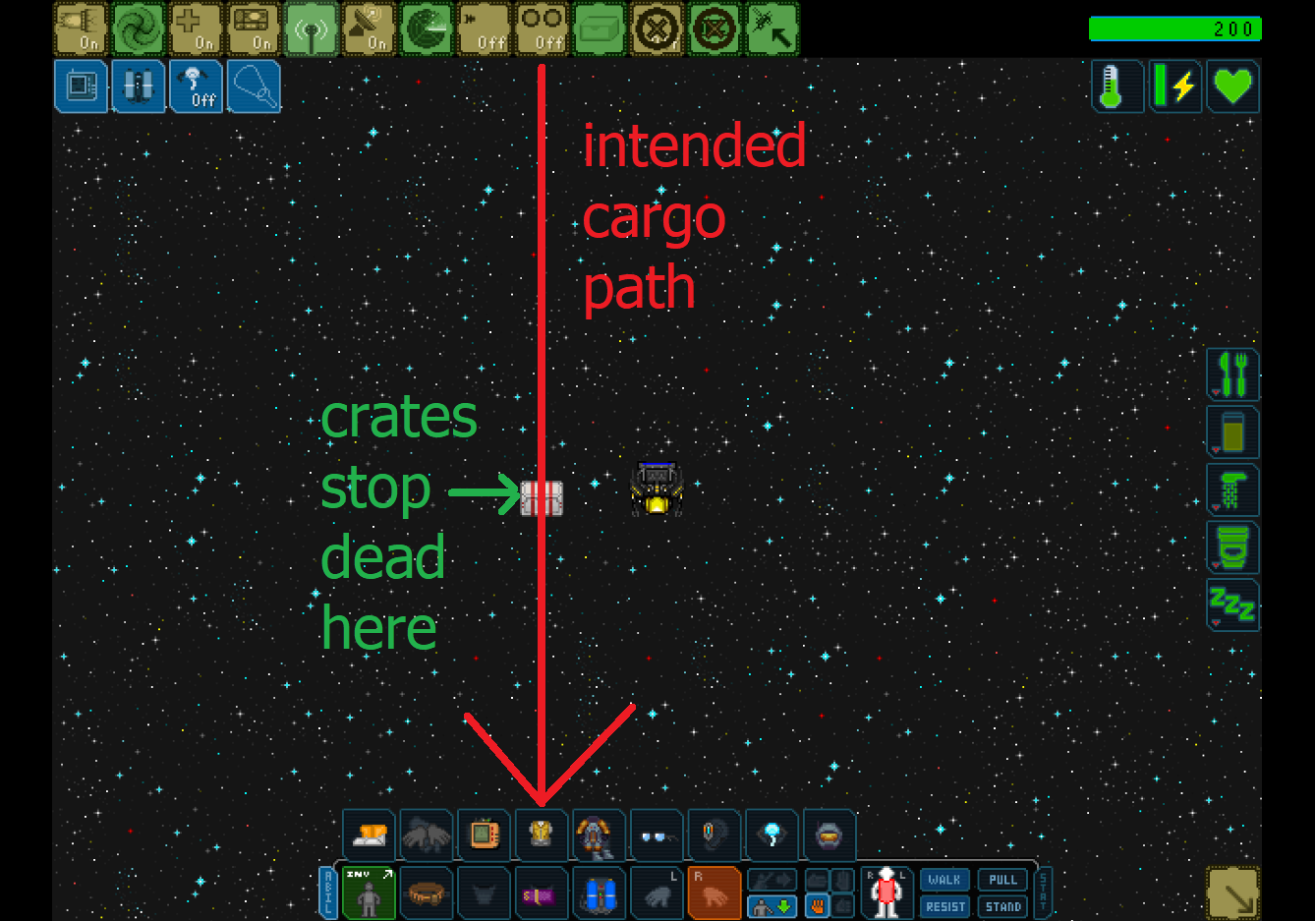Select the blue flashlight icon
This screenshot has height=921, width=1316.
[254, 86]
